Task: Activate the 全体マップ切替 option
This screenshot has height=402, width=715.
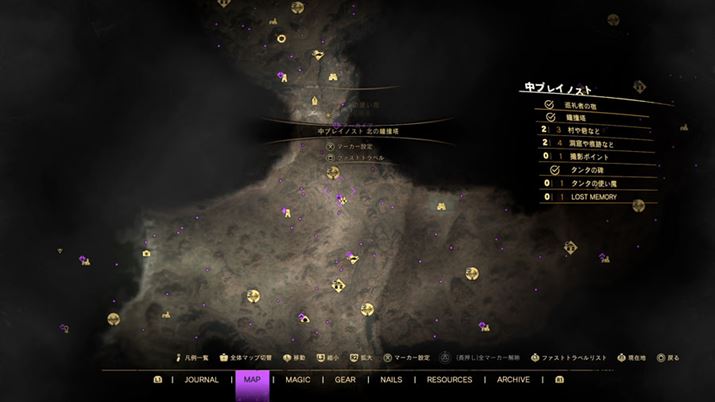Action: [250, 357]
